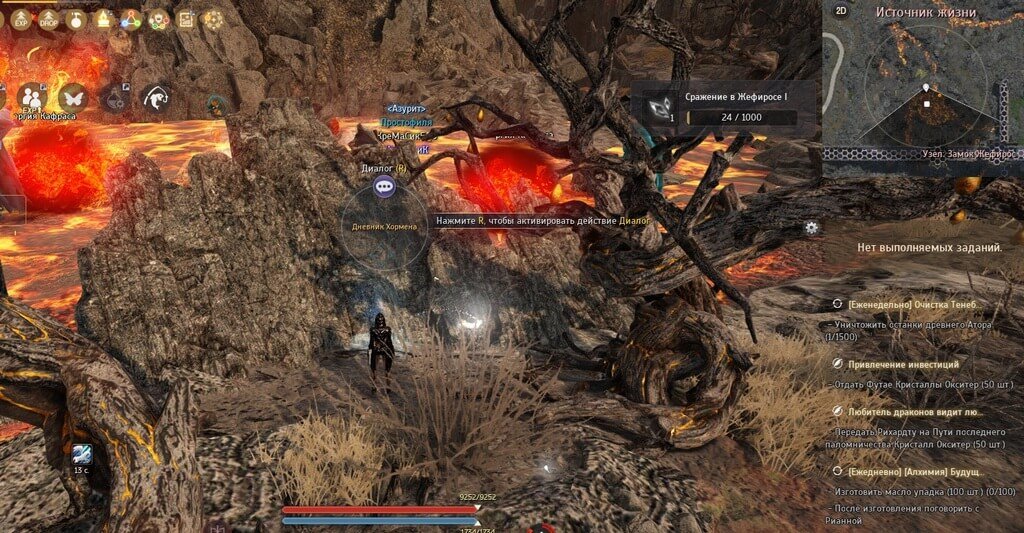Open the fishing dolphin icon
The width and height of the screenshot is (1024, 533).
click(155, 97)
